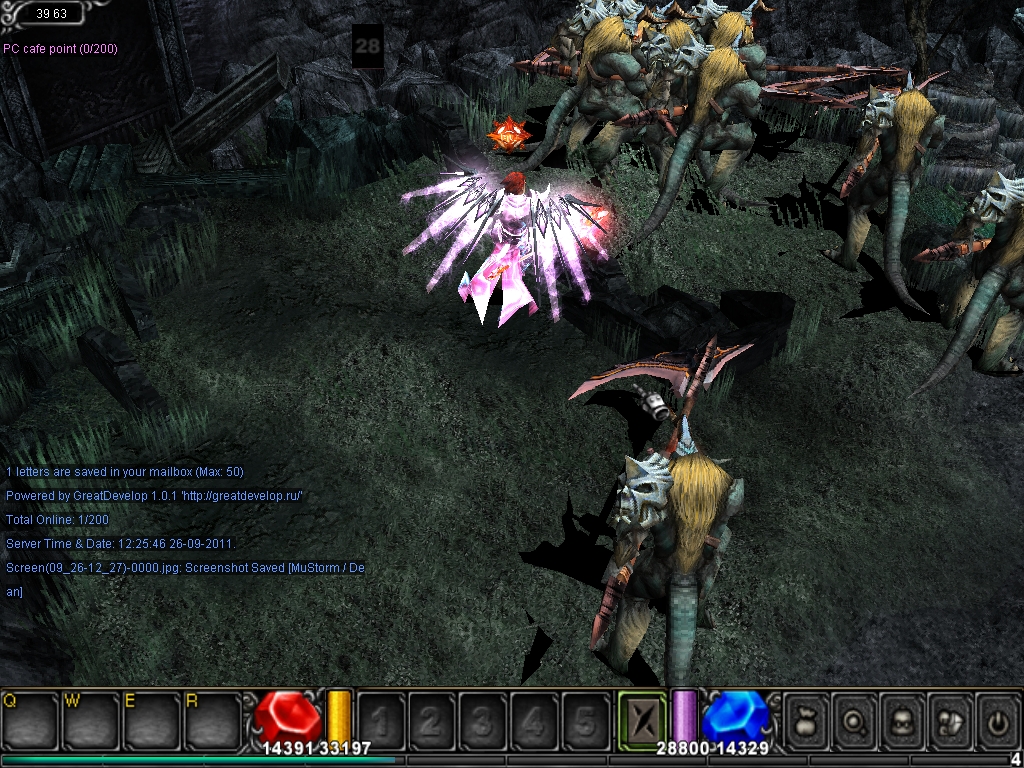This screenshot has height=768, width=1024.
Task: Select the E item hotkey slot
Action: (151, 720)
